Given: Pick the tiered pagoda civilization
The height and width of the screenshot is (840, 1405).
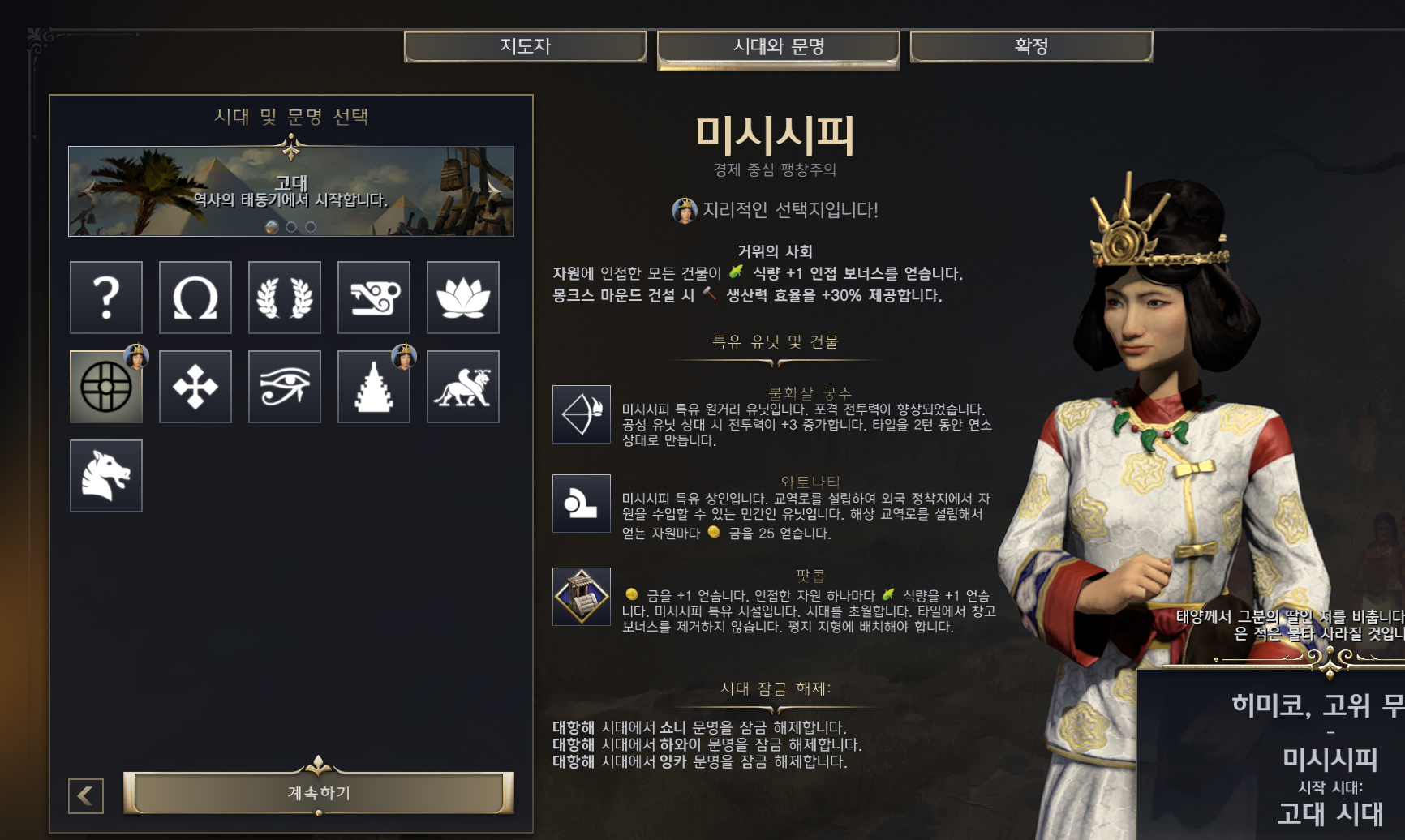Looking at the screenshot, I should 374,387.
